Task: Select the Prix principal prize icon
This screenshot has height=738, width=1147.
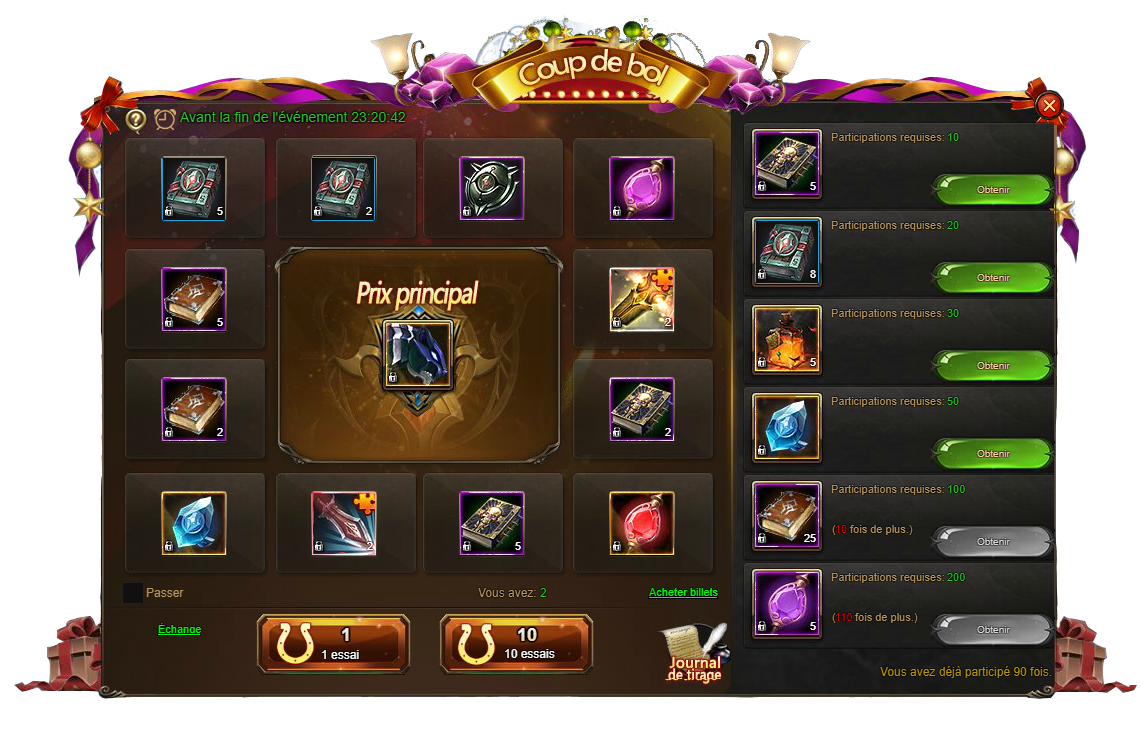Action: coord(419,354)
